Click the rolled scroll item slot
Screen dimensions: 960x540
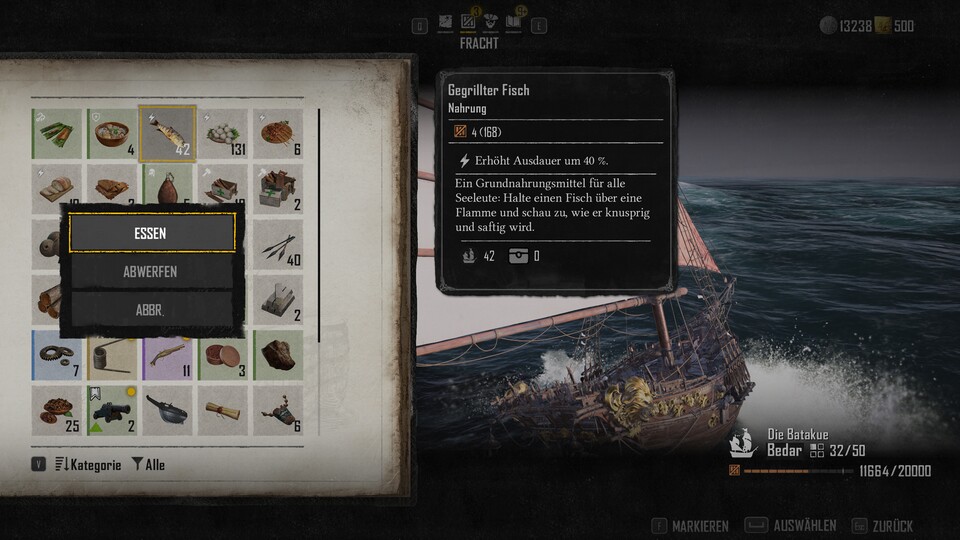click(x=222, y=410)
